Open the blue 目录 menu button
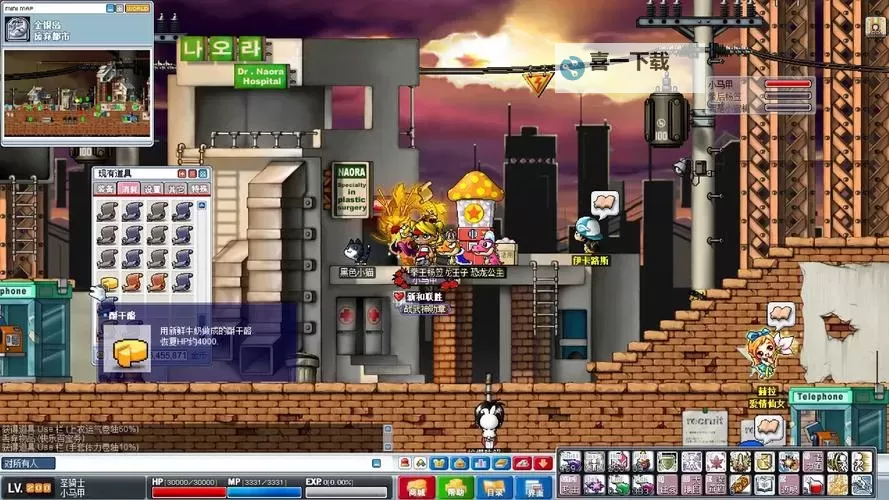This screenshot has width=889, height=500. 494,486
